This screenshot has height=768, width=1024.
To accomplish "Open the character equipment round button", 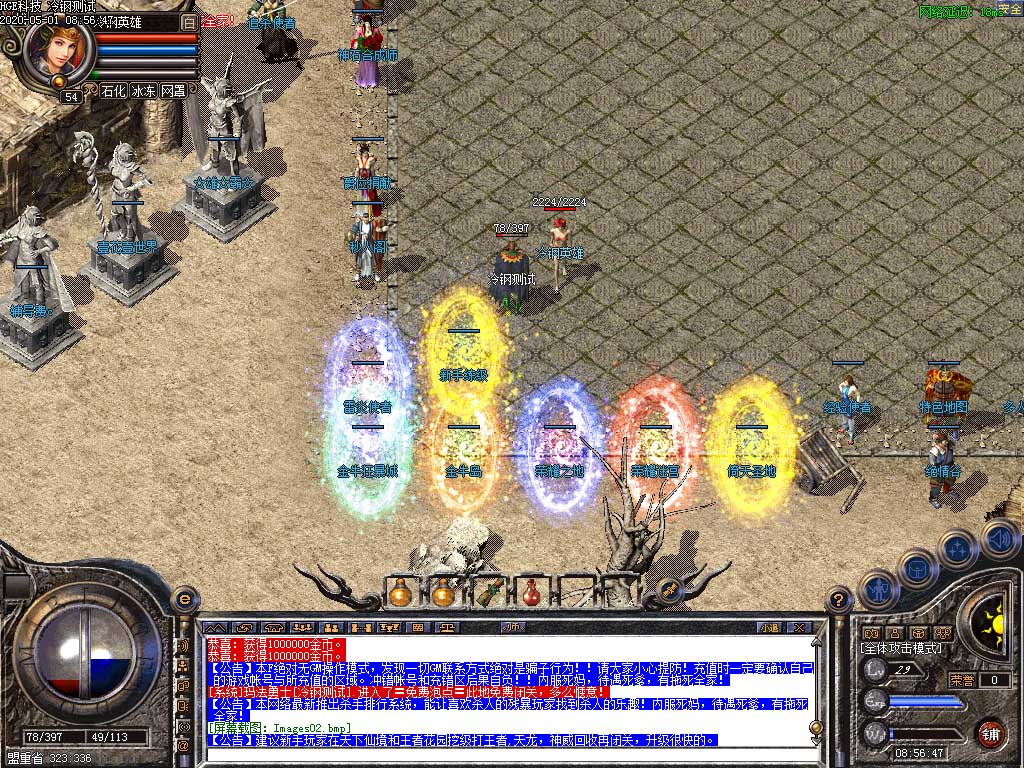I will click(877, 589).
